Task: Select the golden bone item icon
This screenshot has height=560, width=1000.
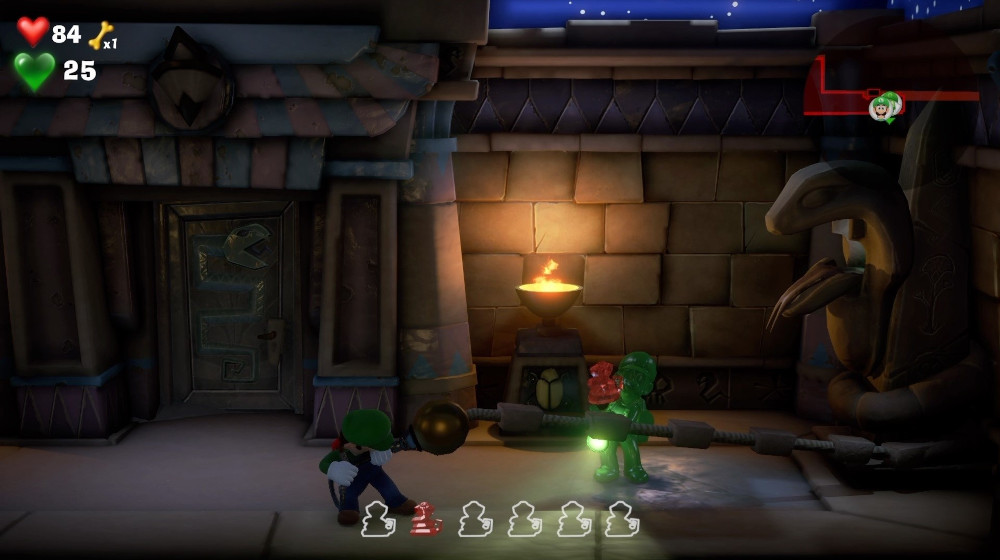Action: click(101, 36)
